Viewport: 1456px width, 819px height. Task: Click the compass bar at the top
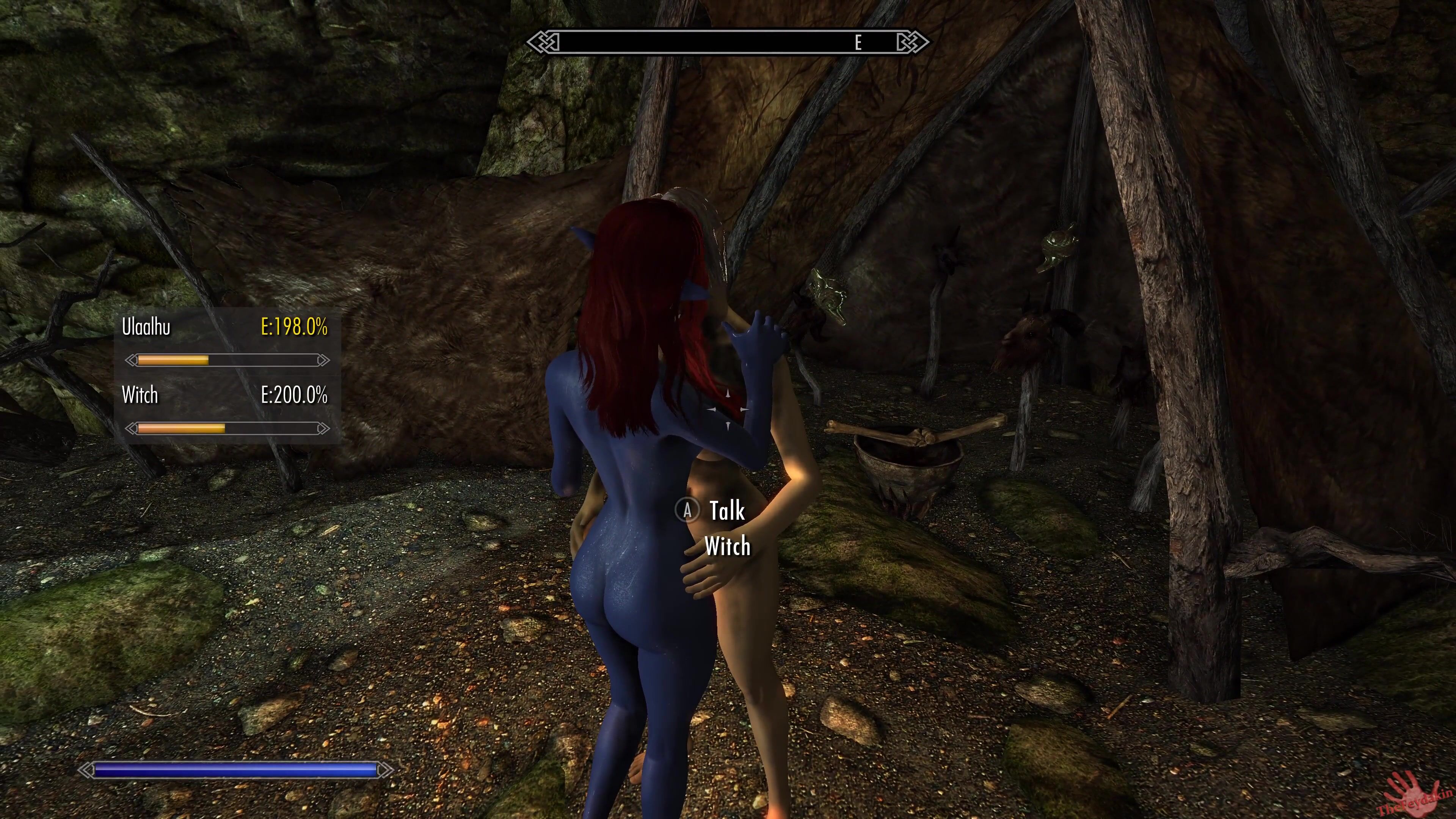point(728,42)
